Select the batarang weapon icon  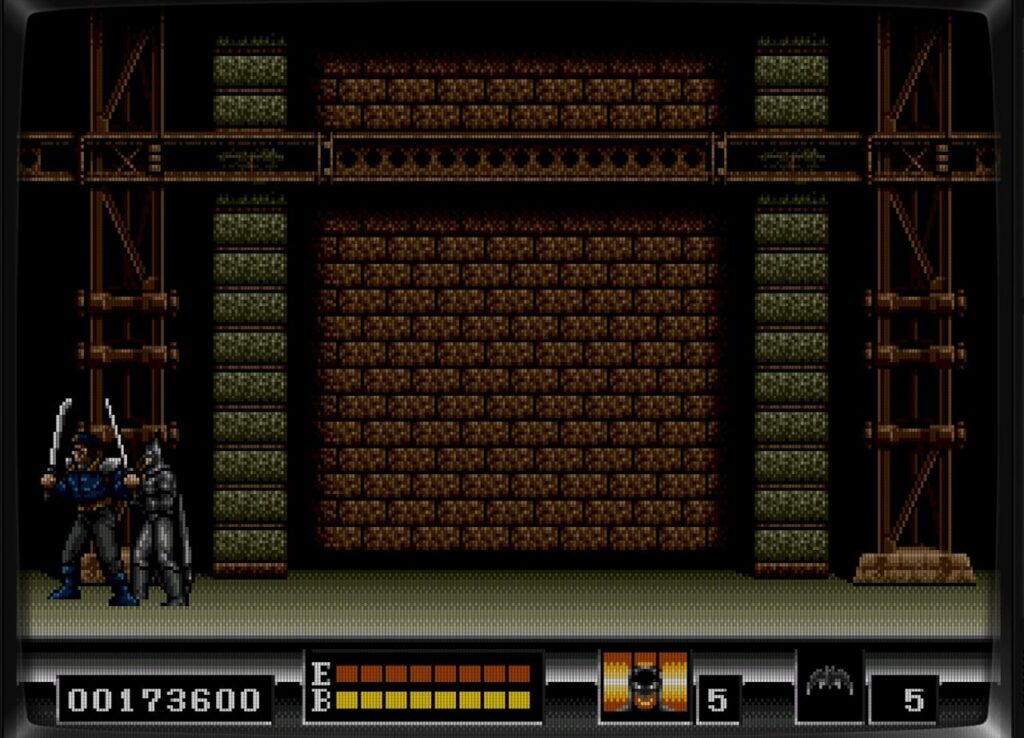[829, 682]
